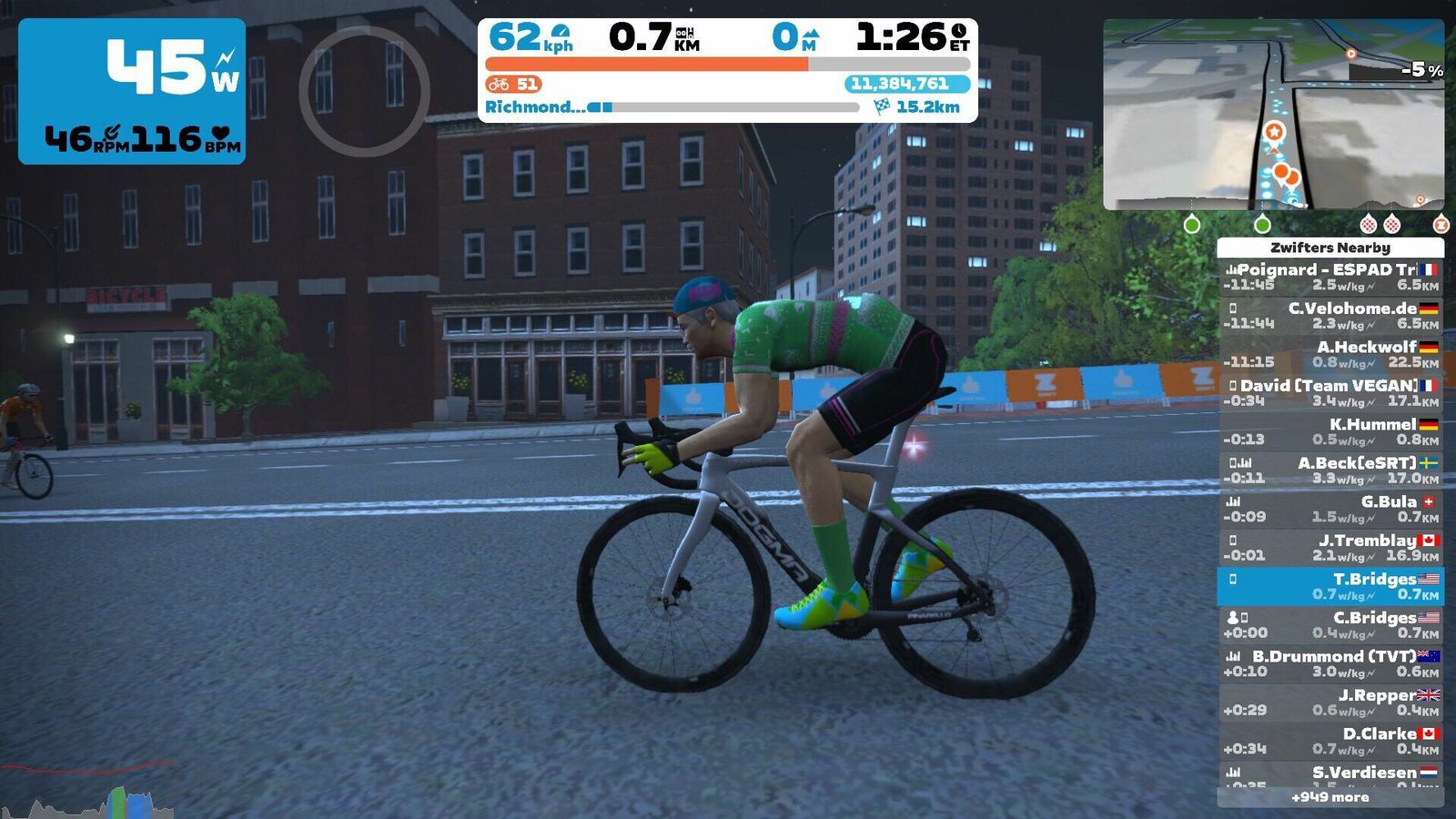Click the minimap in the corner
Screen dimensions: 1456x819
click(x=1273, y=115)
